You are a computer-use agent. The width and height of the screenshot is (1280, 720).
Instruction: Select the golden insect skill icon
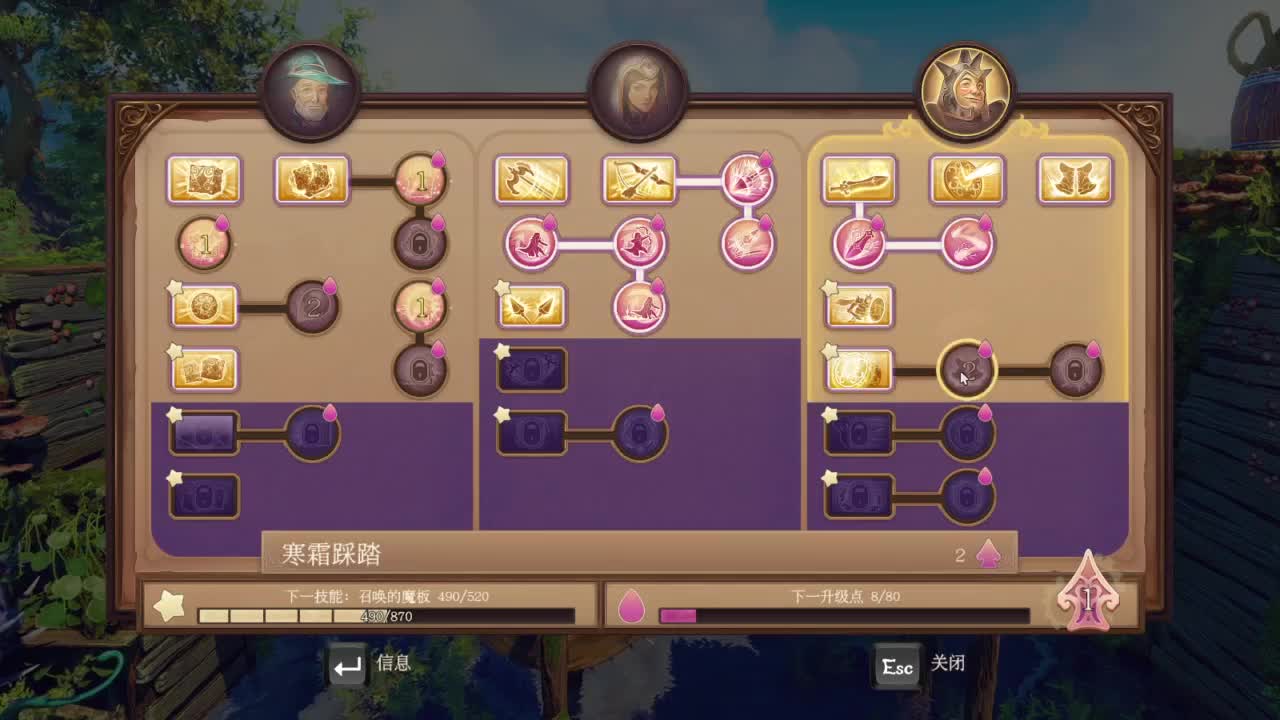(x=860, y=308)
